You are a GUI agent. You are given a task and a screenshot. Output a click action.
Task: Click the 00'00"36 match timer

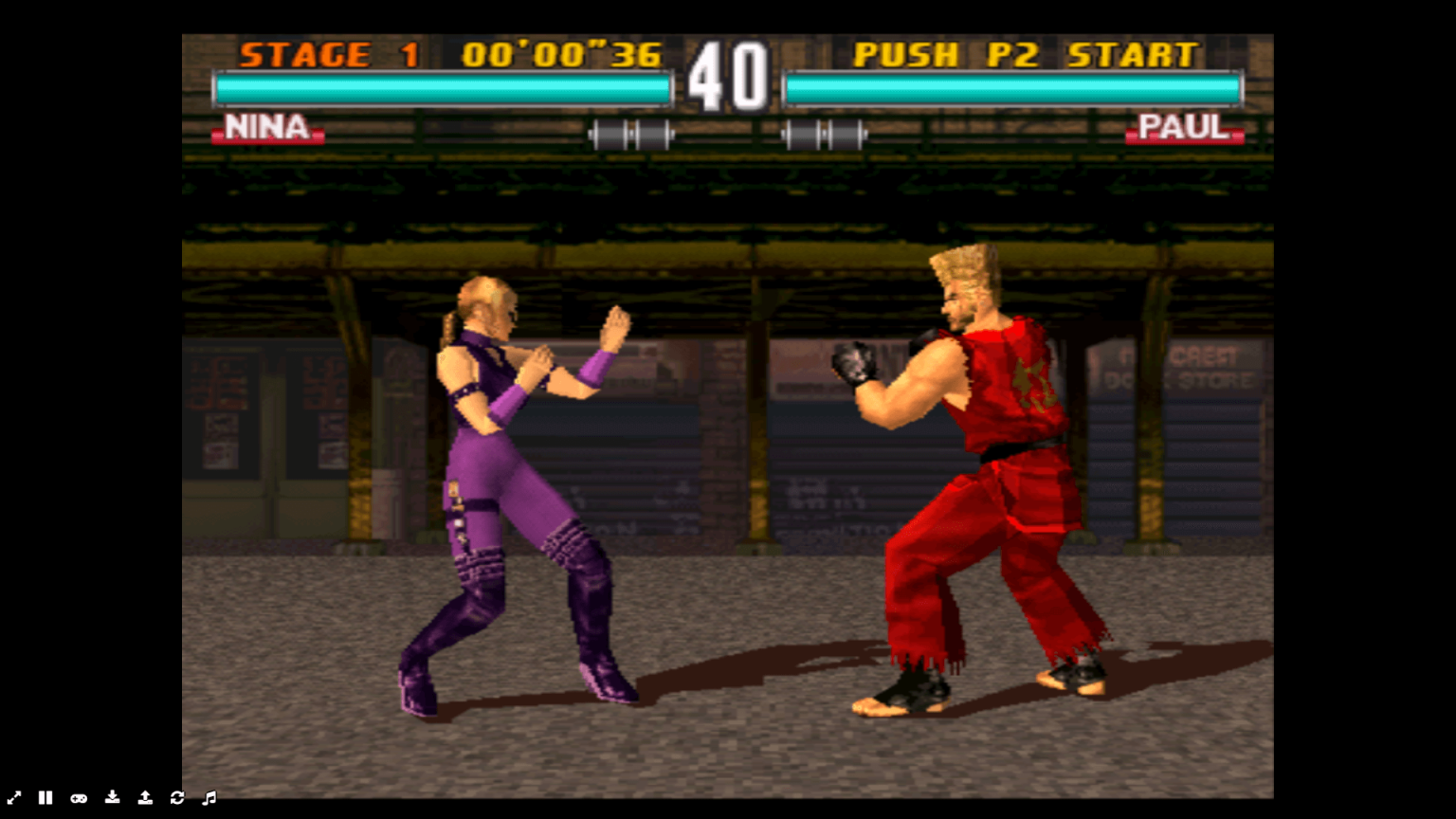coord(560,55)
